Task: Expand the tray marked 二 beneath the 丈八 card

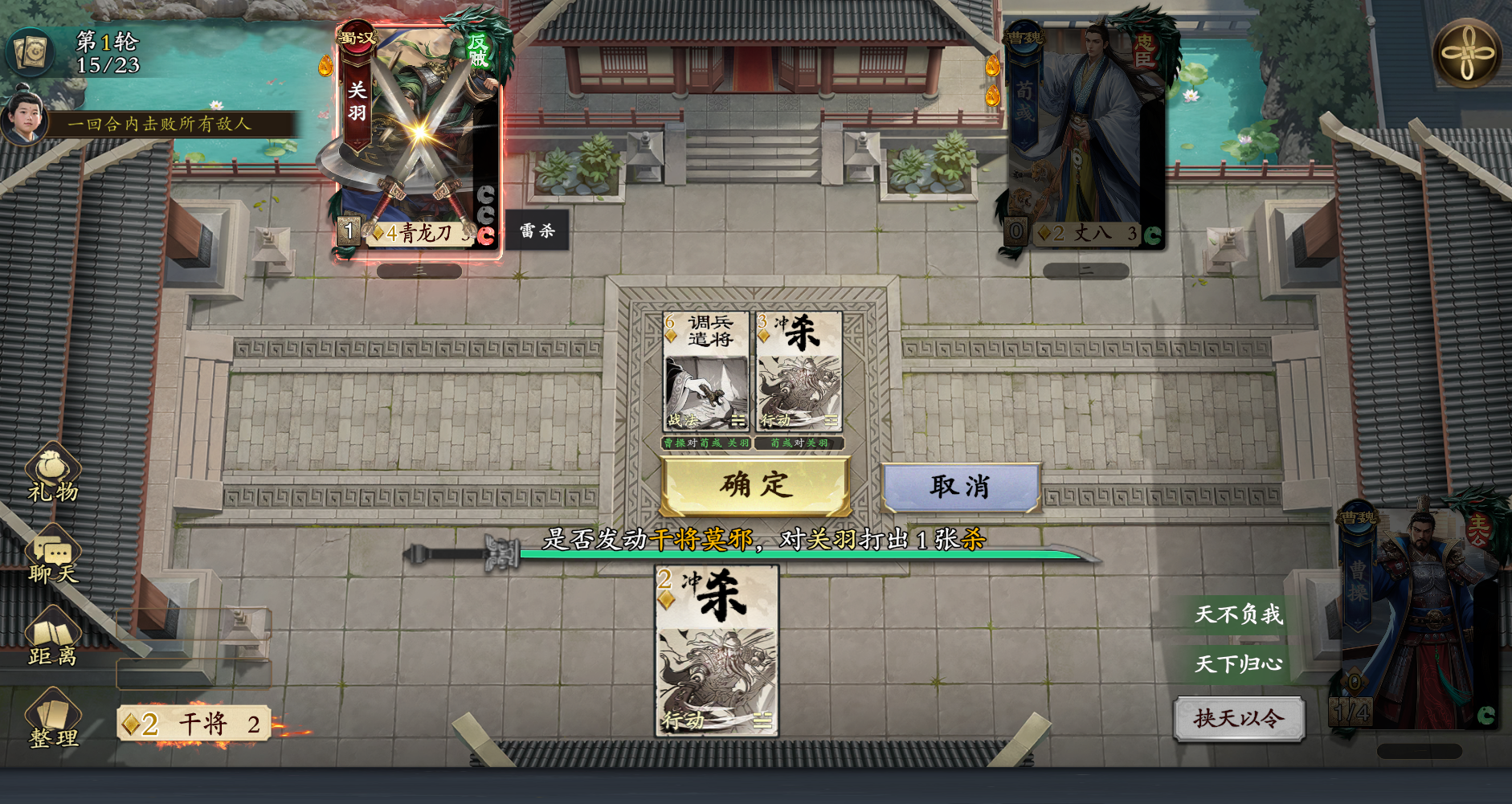Action: click(1088, 271)
